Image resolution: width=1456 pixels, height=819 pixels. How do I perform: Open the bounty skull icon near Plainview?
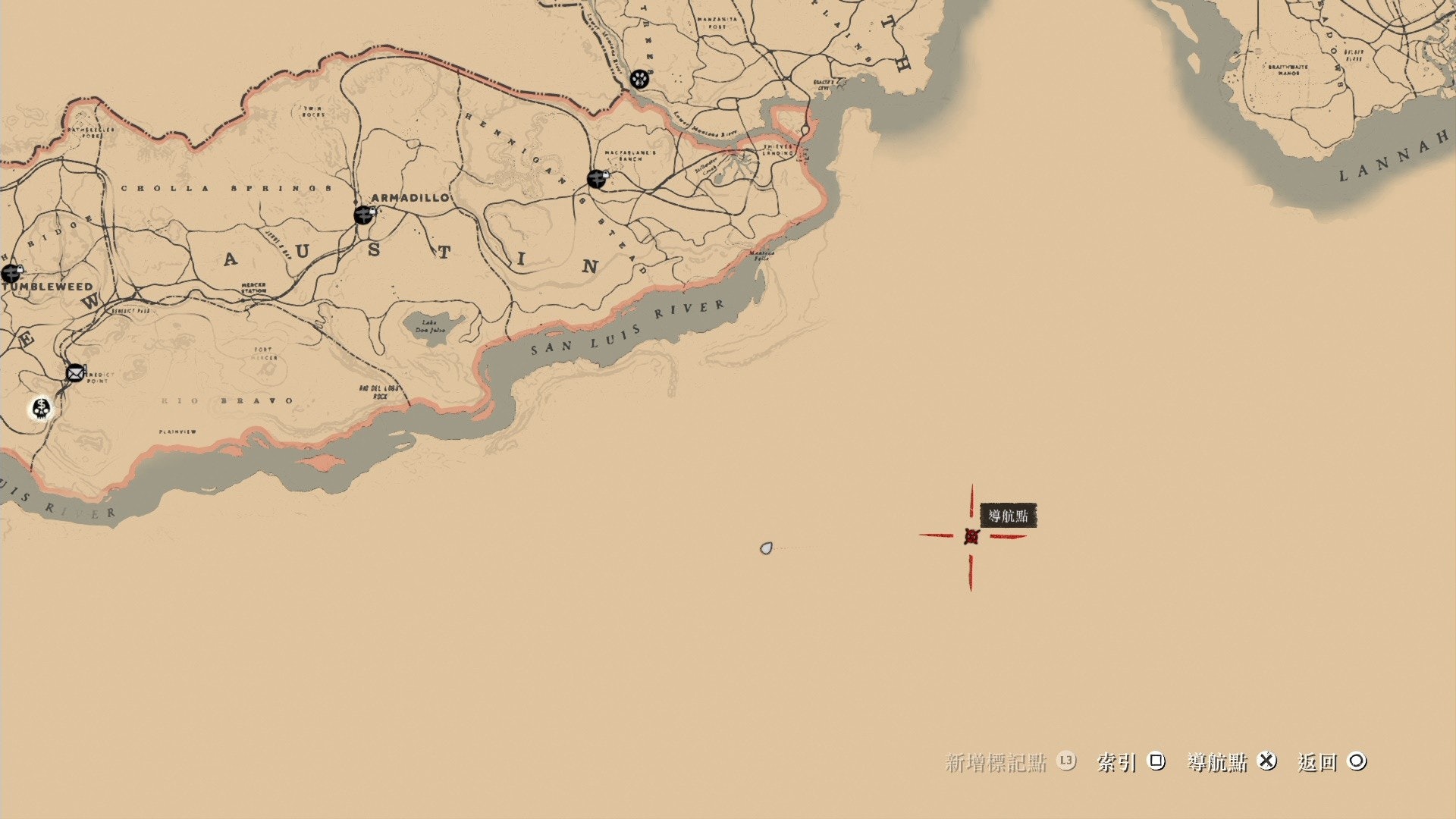(42, 409)
